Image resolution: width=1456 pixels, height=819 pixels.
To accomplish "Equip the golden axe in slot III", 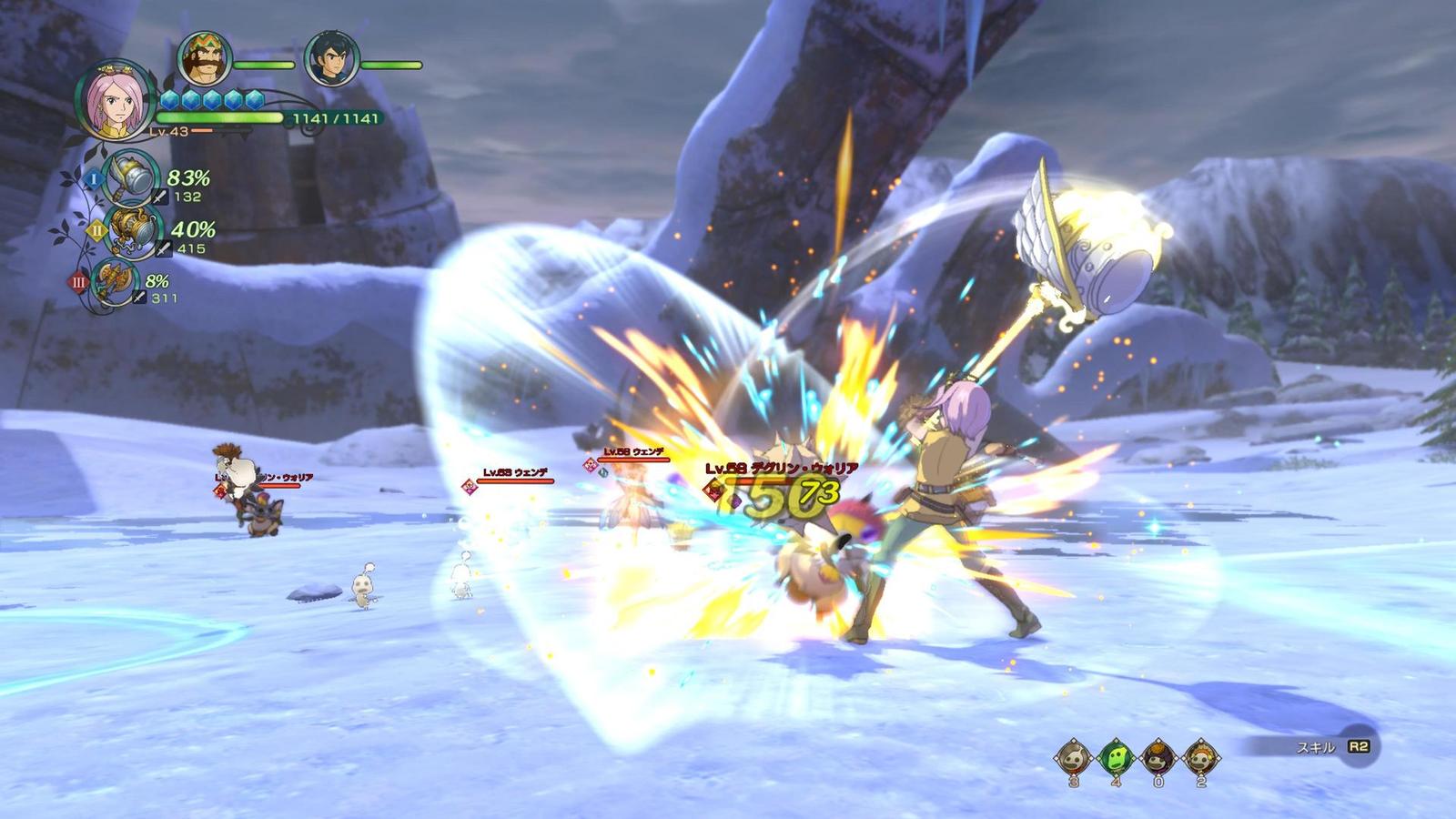I will coord(116,281).
